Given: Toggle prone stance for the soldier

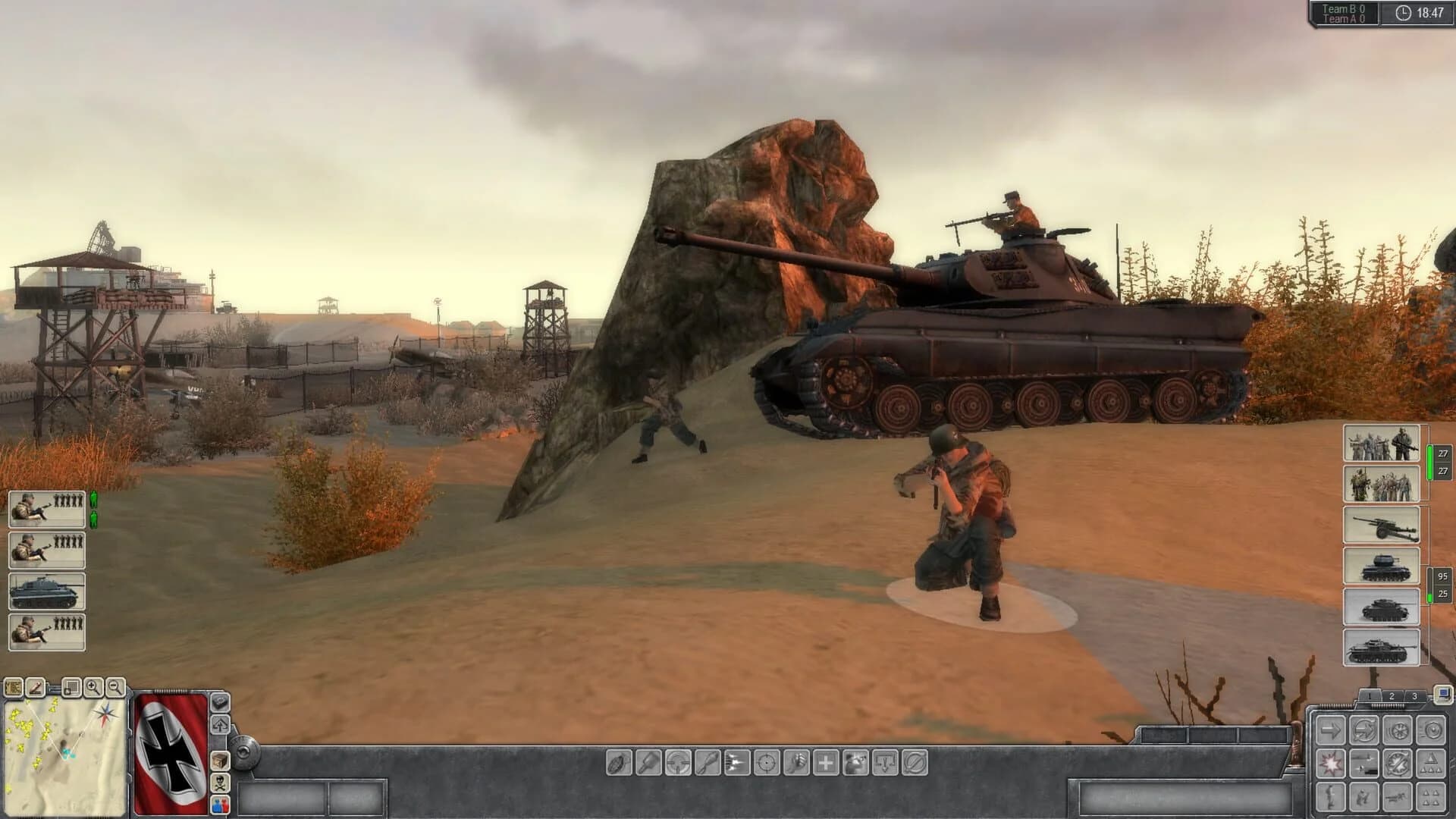Looking at the screenshot, I should (x=1397, y=796).
